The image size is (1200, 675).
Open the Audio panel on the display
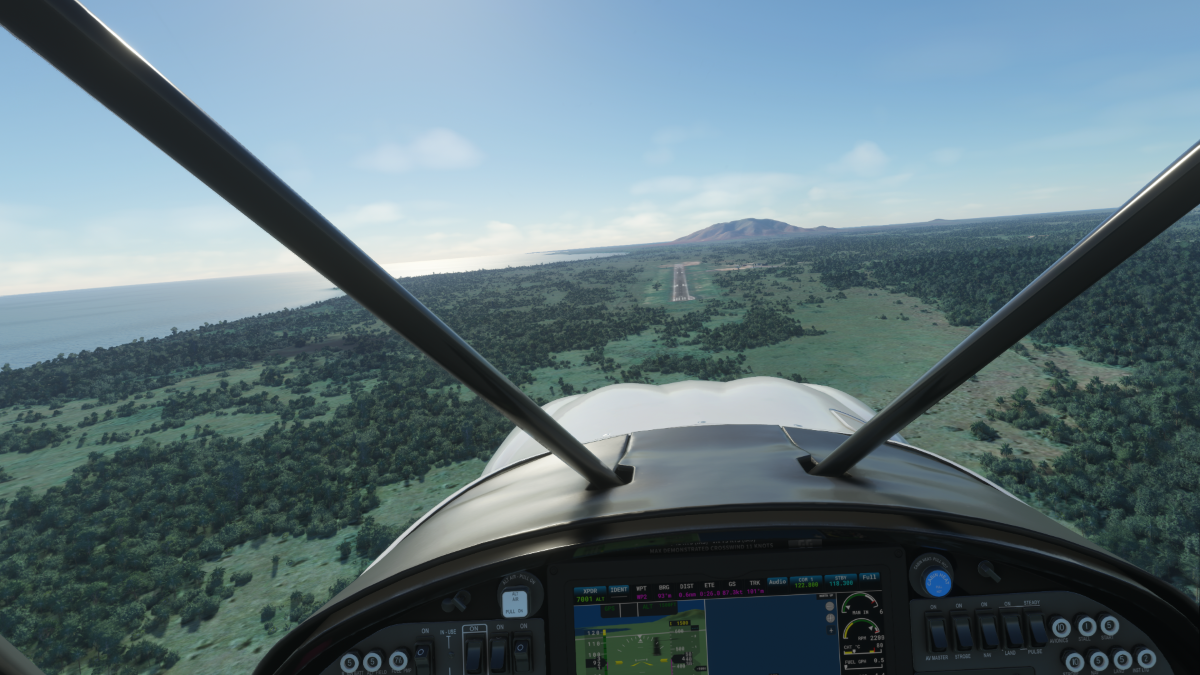point(777,583)
